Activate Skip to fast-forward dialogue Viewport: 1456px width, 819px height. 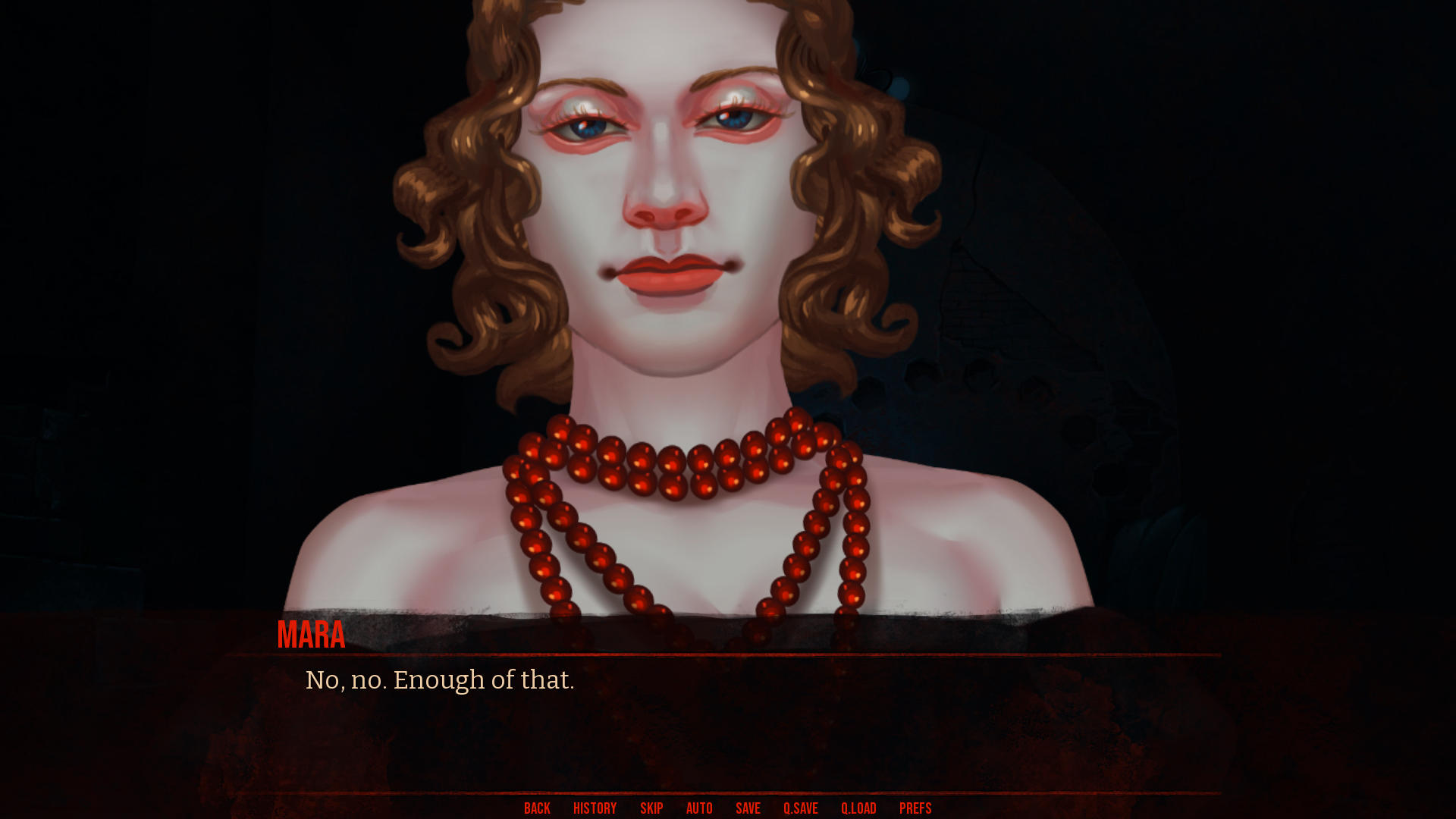pyautogui.click(x=651, y=808)
